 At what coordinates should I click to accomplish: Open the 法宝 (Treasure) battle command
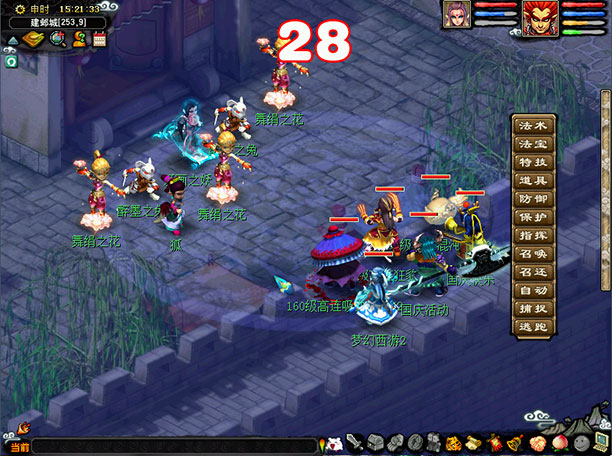tap(533, 145)
